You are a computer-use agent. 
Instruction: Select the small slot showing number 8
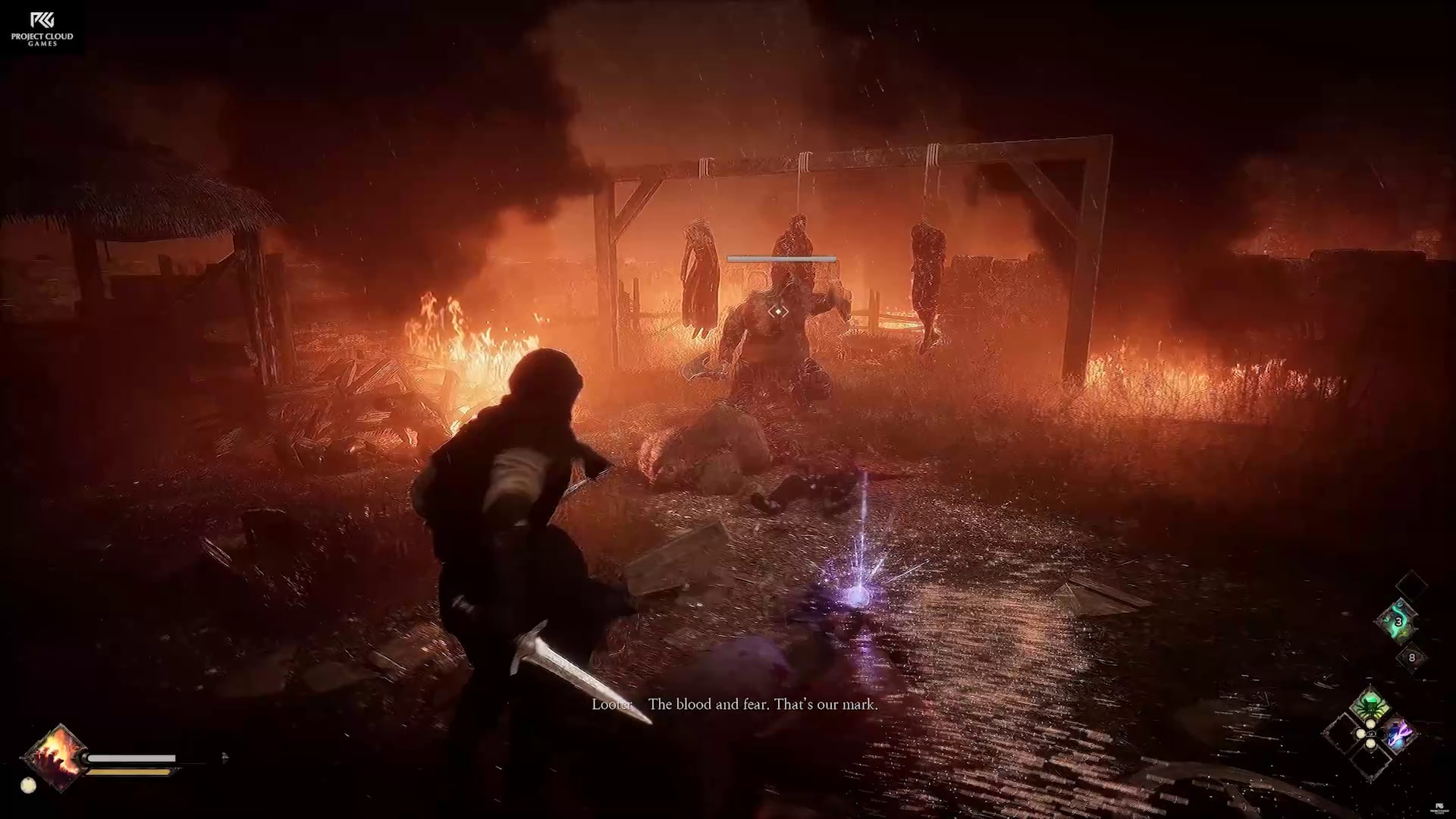pos(1411,657)
